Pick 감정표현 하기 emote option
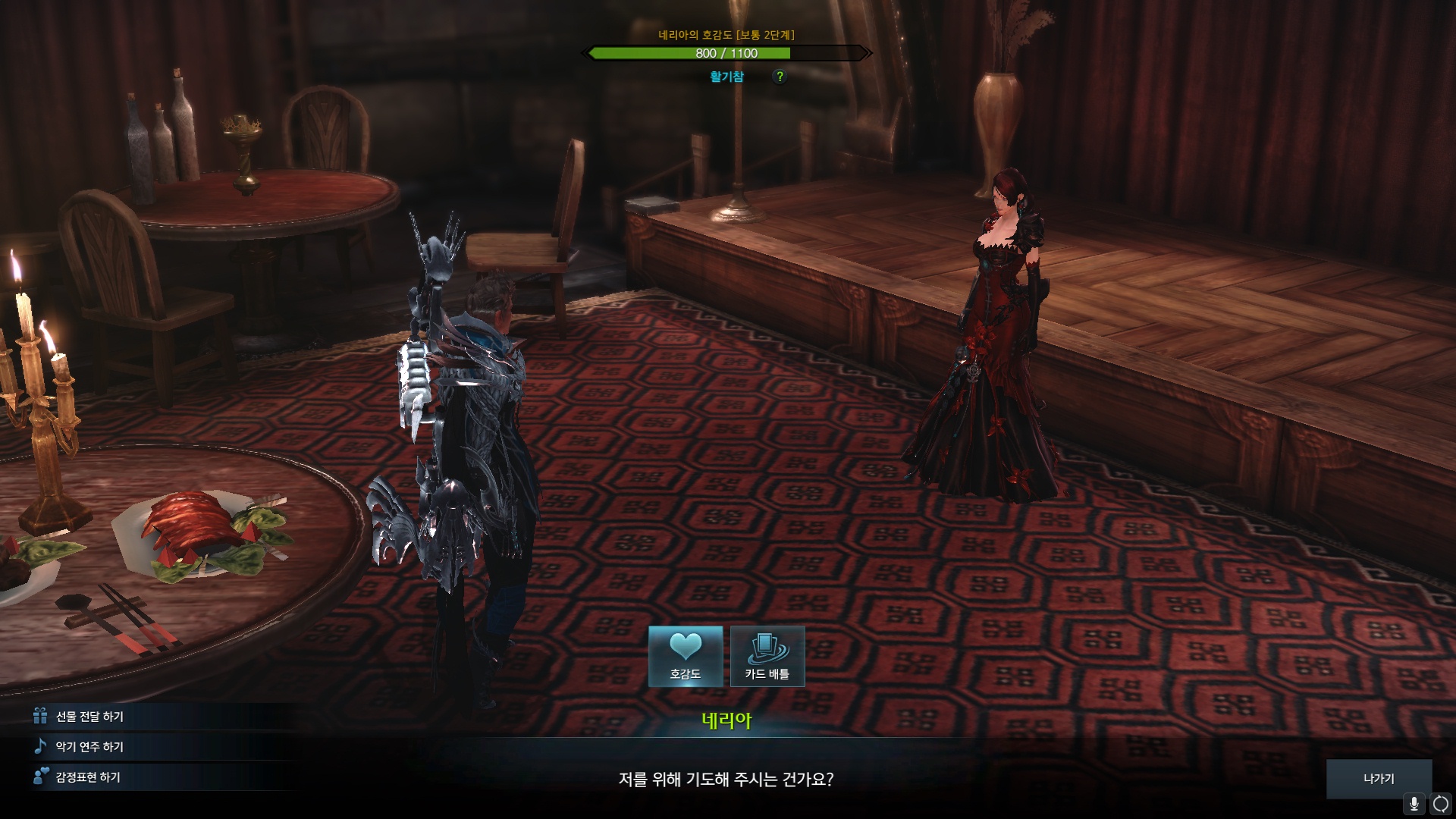 click(x=88, y=777)
